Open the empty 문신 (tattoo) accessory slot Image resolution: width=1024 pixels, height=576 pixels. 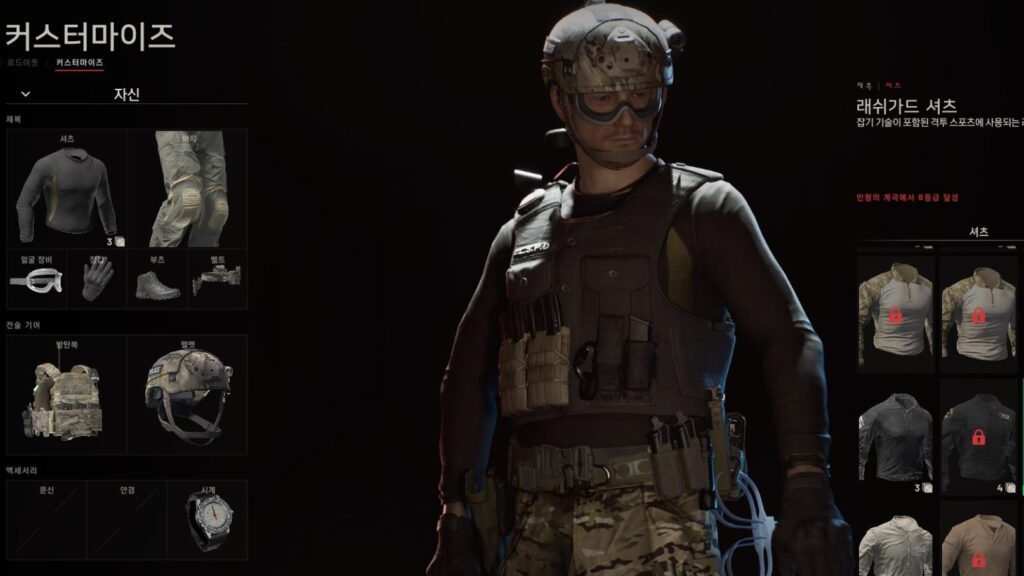pos(45,515)
